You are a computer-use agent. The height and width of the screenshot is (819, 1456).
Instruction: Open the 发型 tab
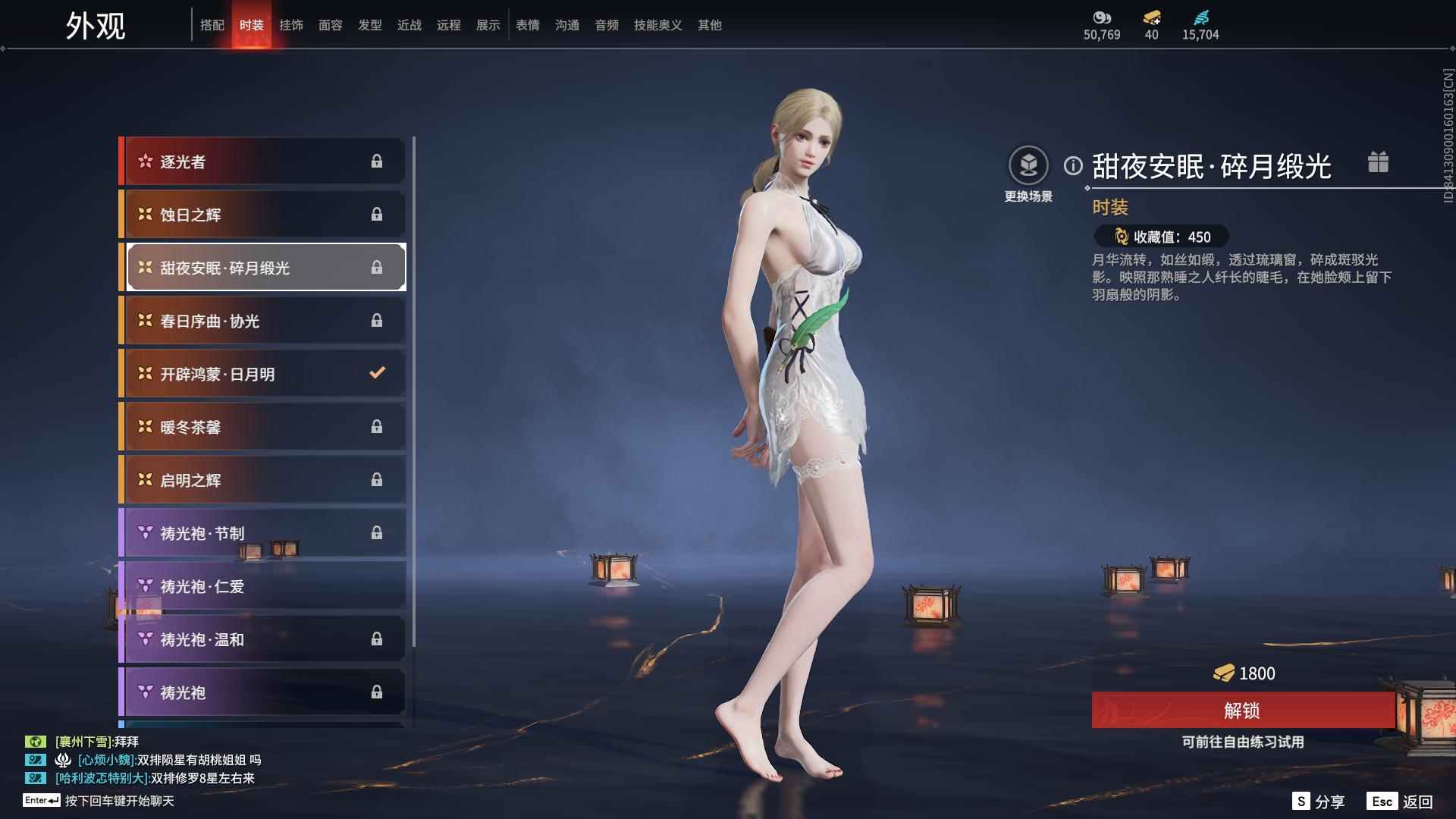(369, 24)
